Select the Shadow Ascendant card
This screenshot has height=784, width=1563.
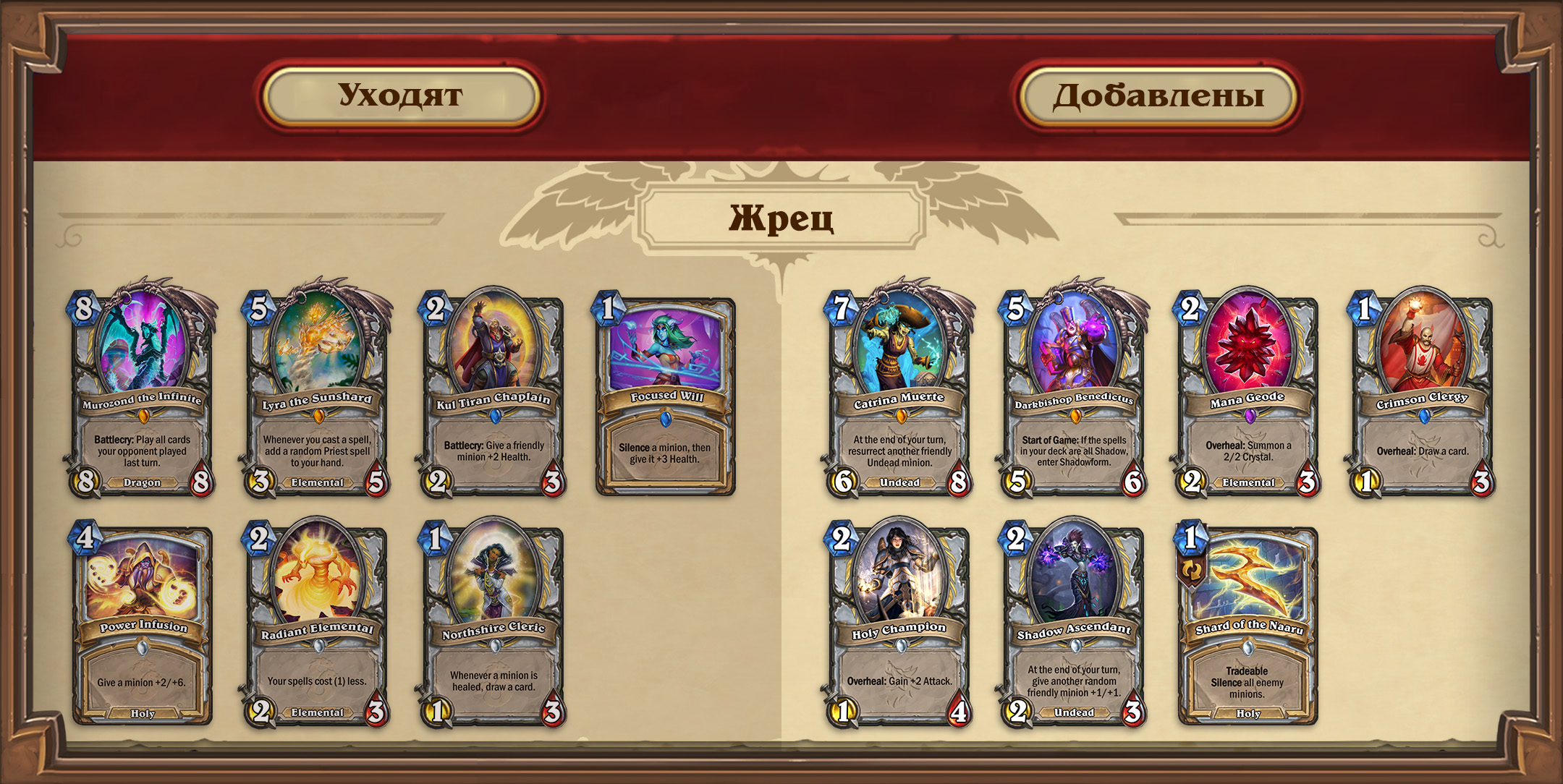coord(1074,623)
